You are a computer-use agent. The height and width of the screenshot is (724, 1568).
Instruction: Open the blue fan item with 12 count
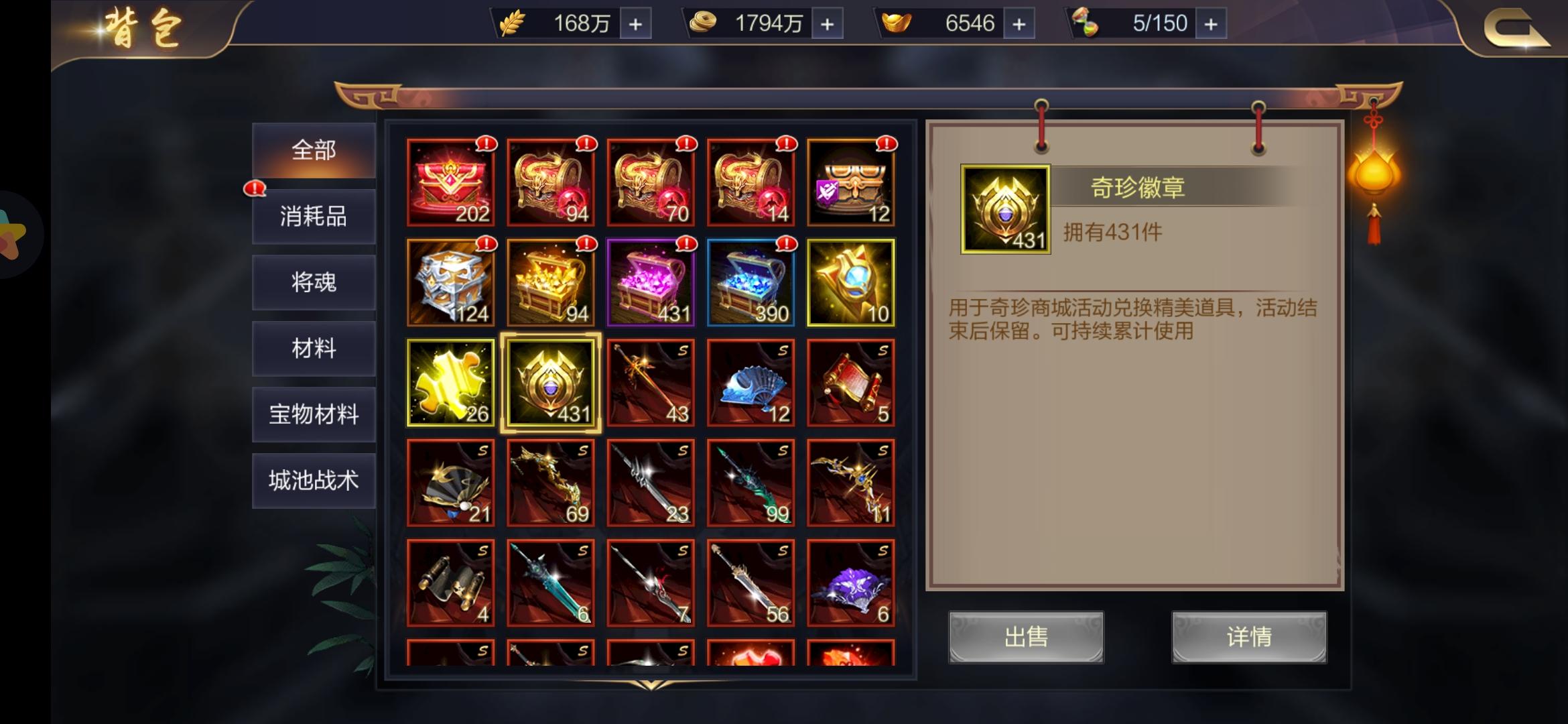[x=750, y=382]
